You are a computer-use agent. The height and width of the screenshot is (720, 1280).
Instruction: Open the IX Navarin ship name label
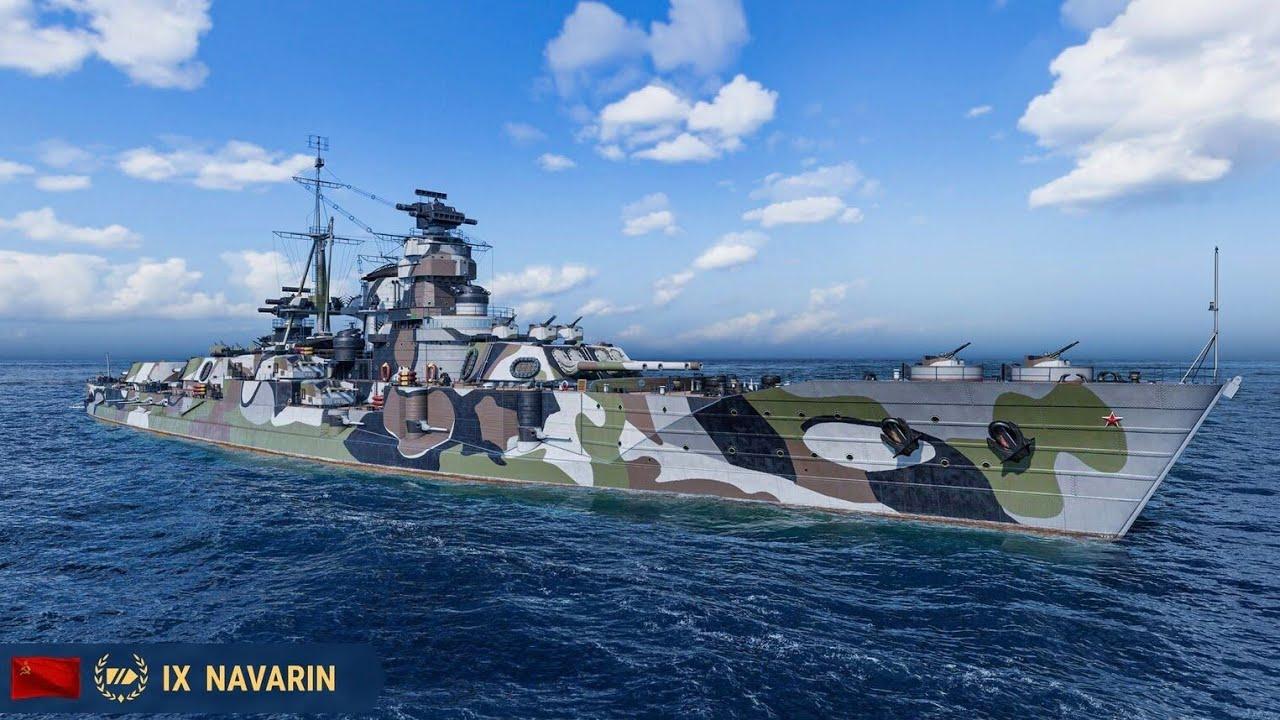[x=249, y=678]
